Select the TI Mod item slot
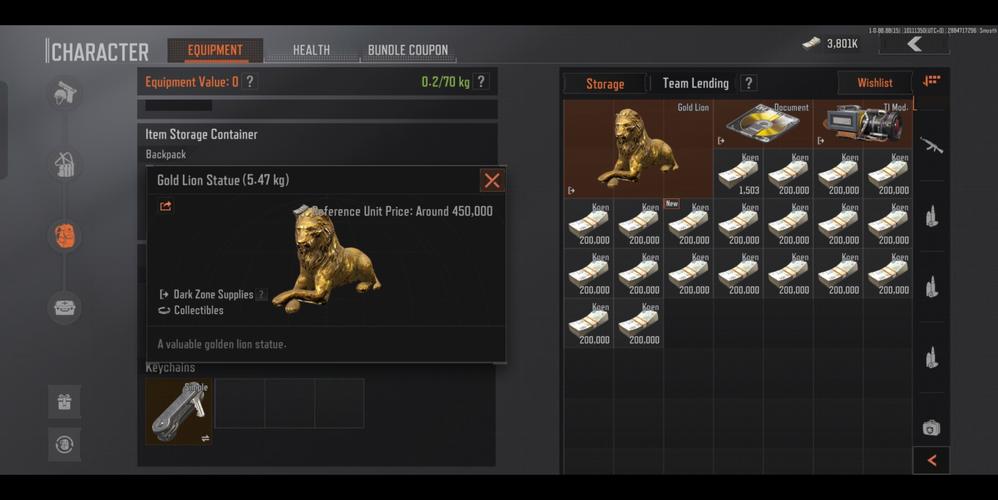This screenshot has height=500, width=998. [862, 124]
